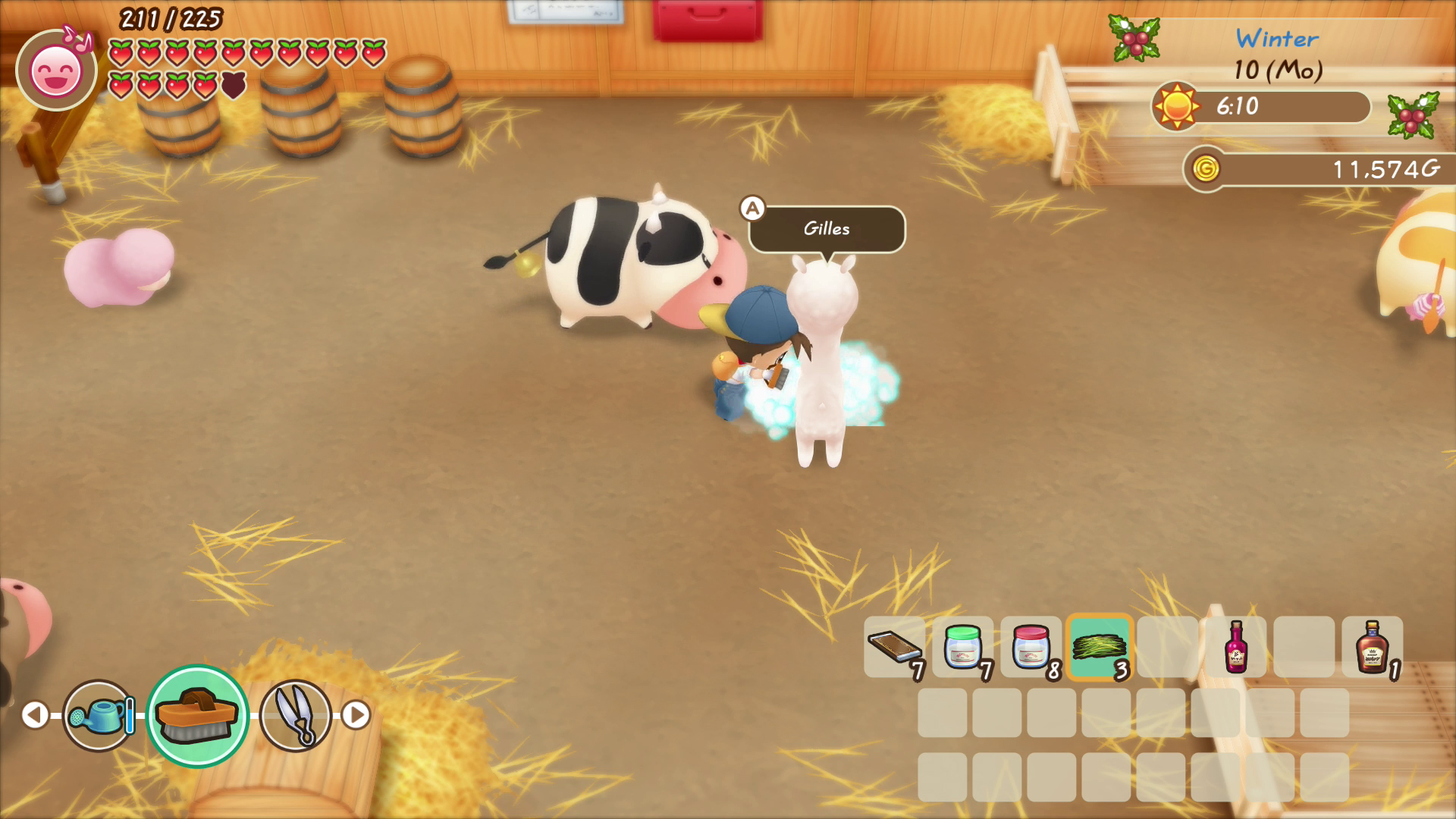Choose the red-lidded jar slot
The height and width of the screenshot is (819, 1456).
tap(1031, 647)
